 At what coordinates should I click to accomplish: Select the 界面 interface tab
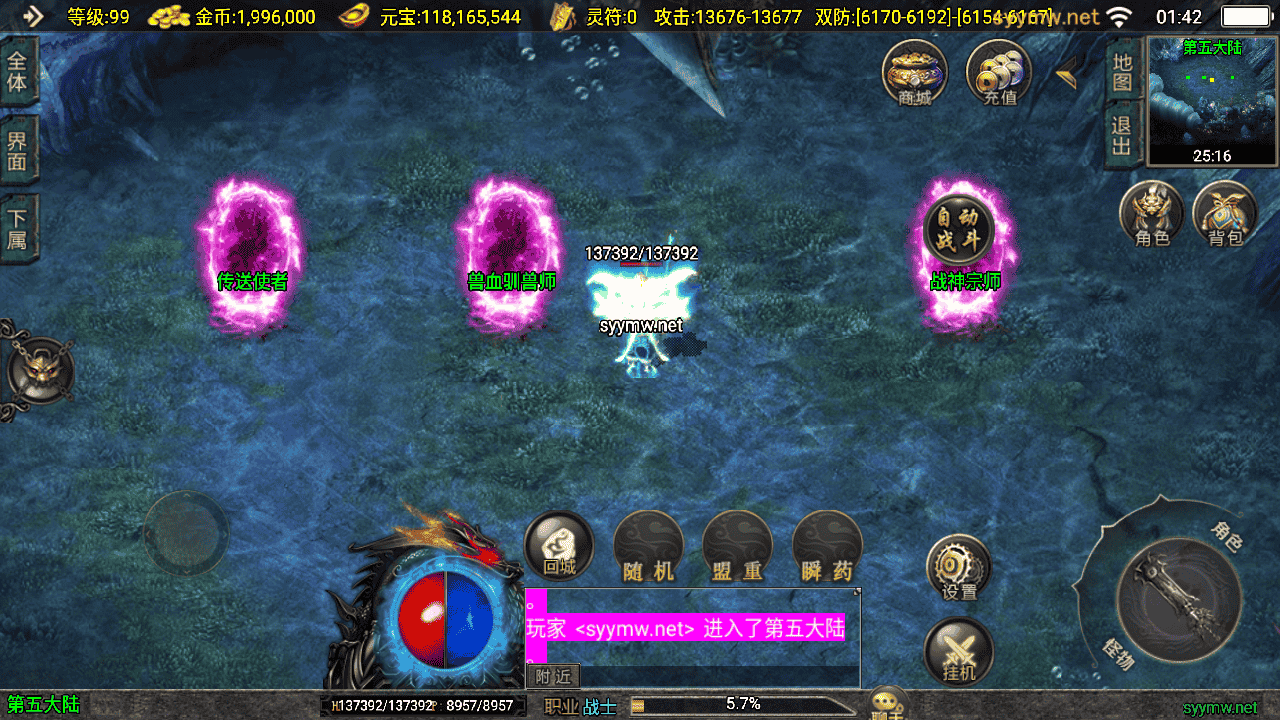click(x=18, y=150)
